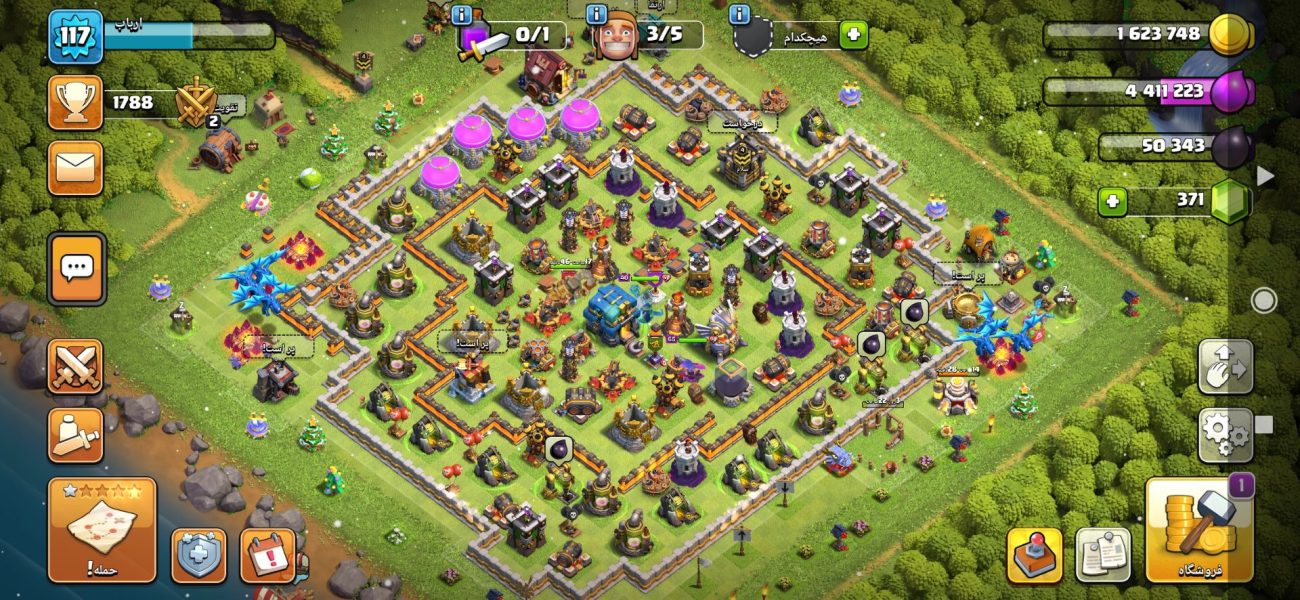Open the army training button

(76, 435)
